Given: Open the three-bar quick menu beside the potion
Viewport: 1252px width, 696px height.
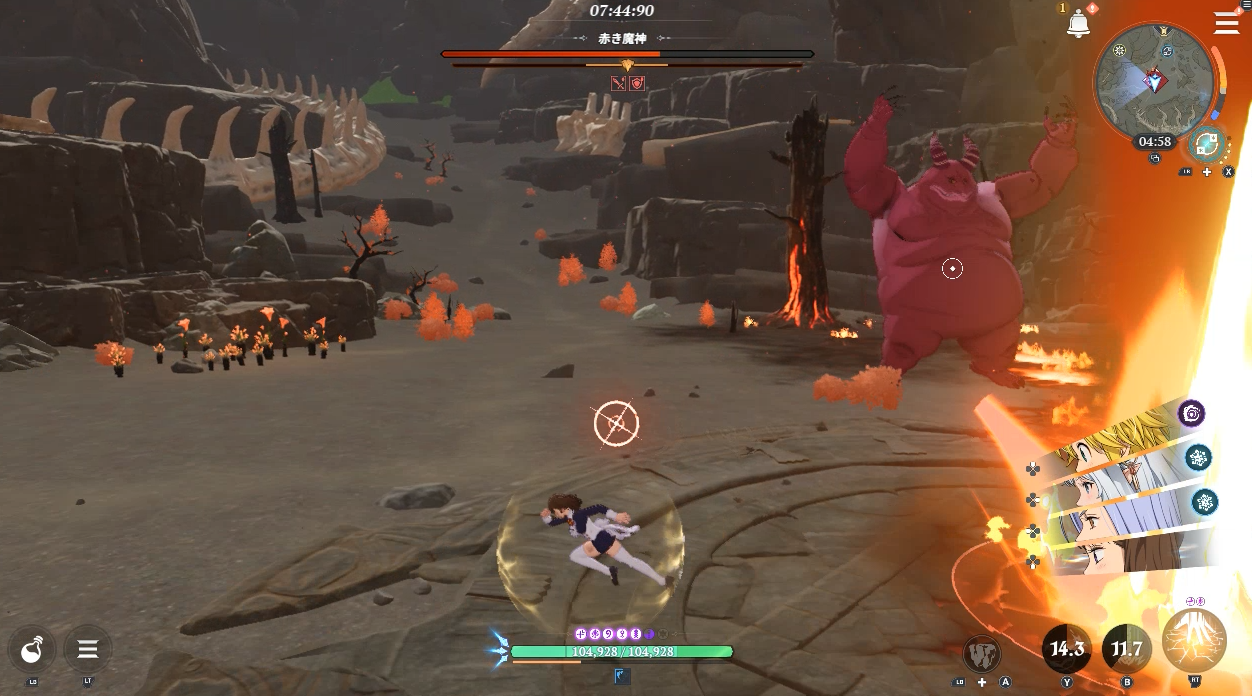Looking at the screenshot, I should coord(88,649).
